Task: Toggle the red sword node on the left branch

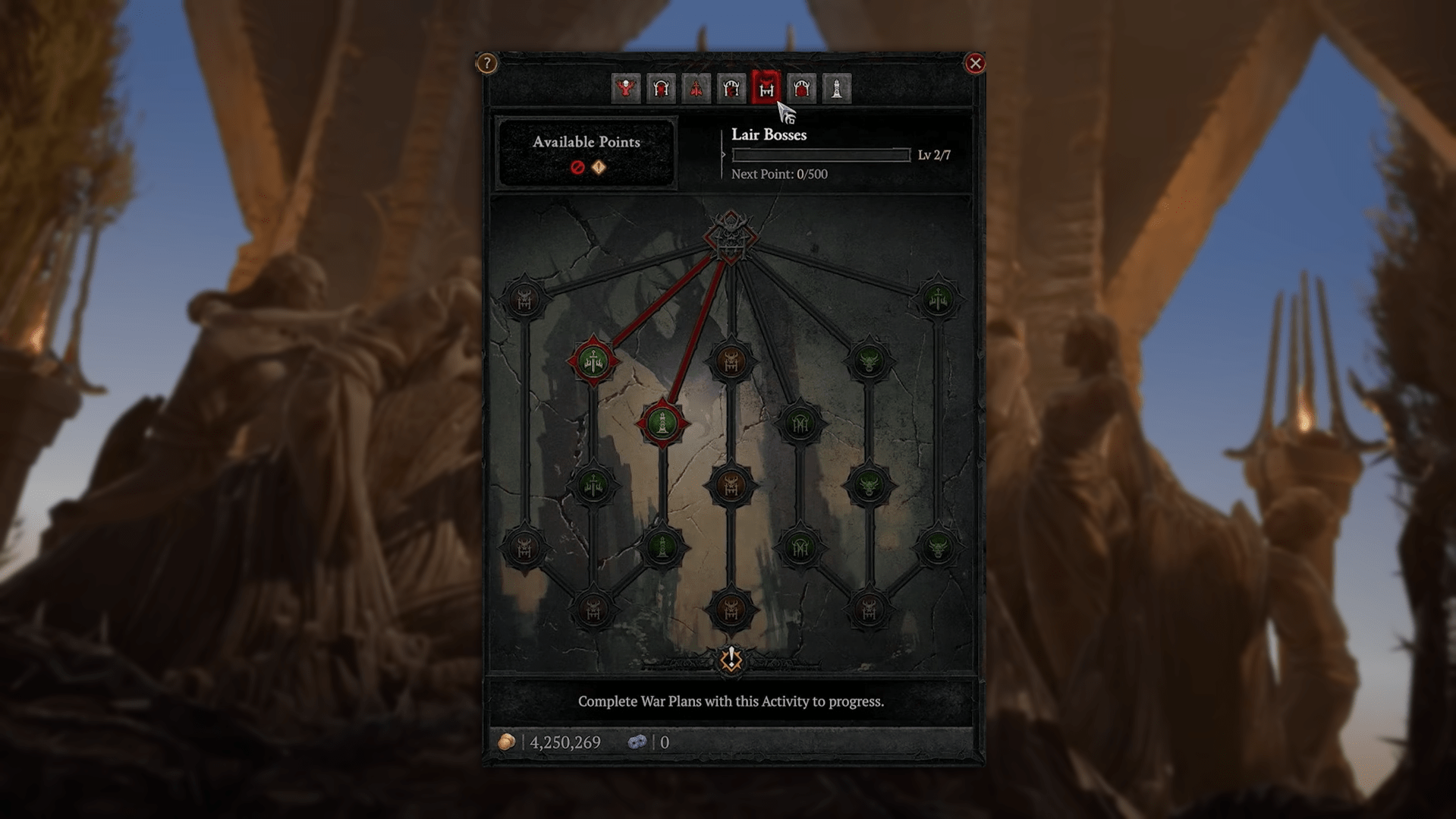Action: [594, 358]
